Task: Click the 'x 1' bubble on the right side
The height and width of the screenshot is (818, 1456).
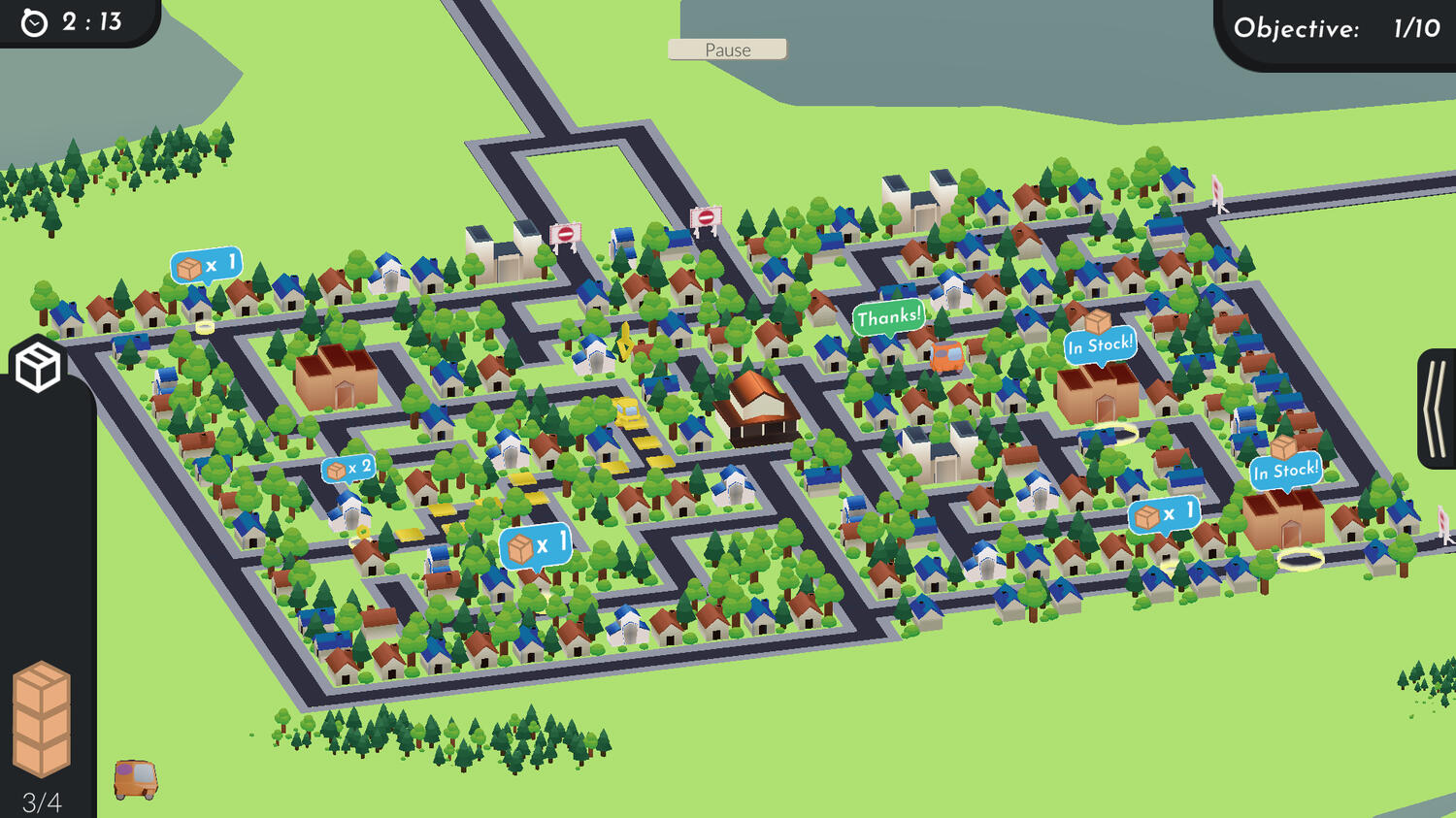Action: [x=1163, y=514]
